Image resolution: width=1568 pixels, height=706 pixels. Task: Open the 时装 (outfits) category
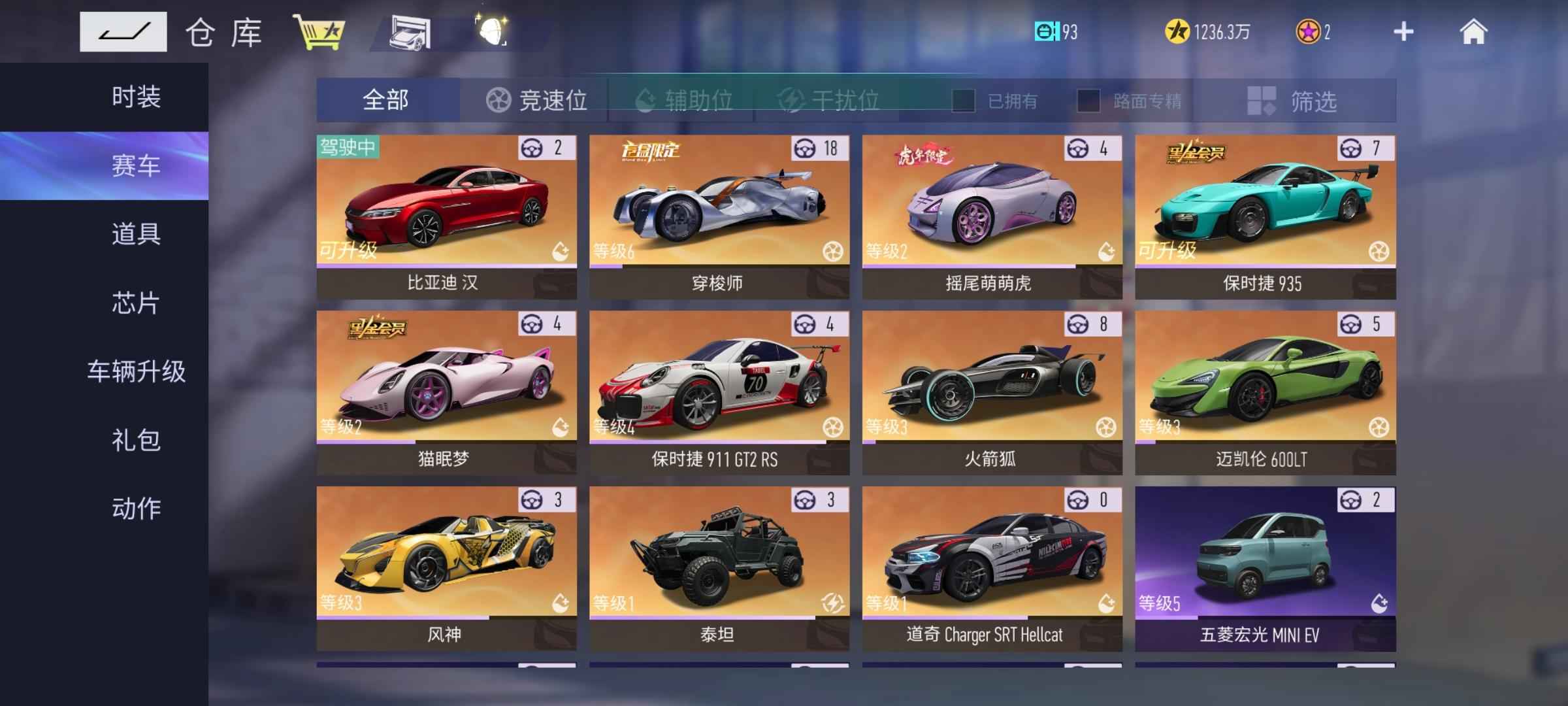pyautogui.click(x=136, y=97)
